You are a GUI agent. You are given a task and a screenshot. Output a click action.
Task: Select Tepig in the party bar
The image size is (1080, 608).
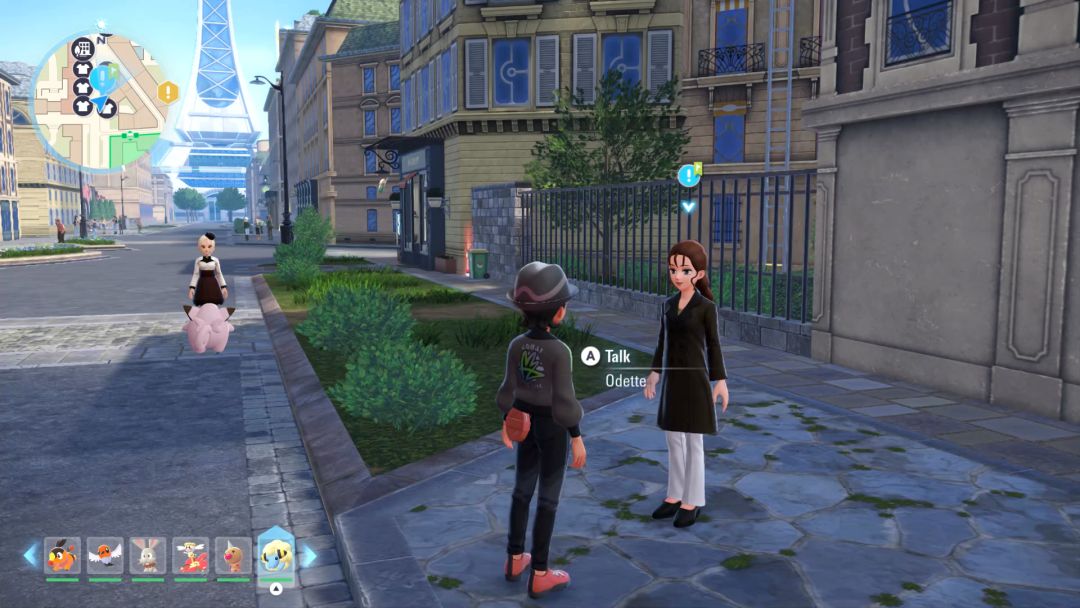pyautogui.click(x=62, y=555)
